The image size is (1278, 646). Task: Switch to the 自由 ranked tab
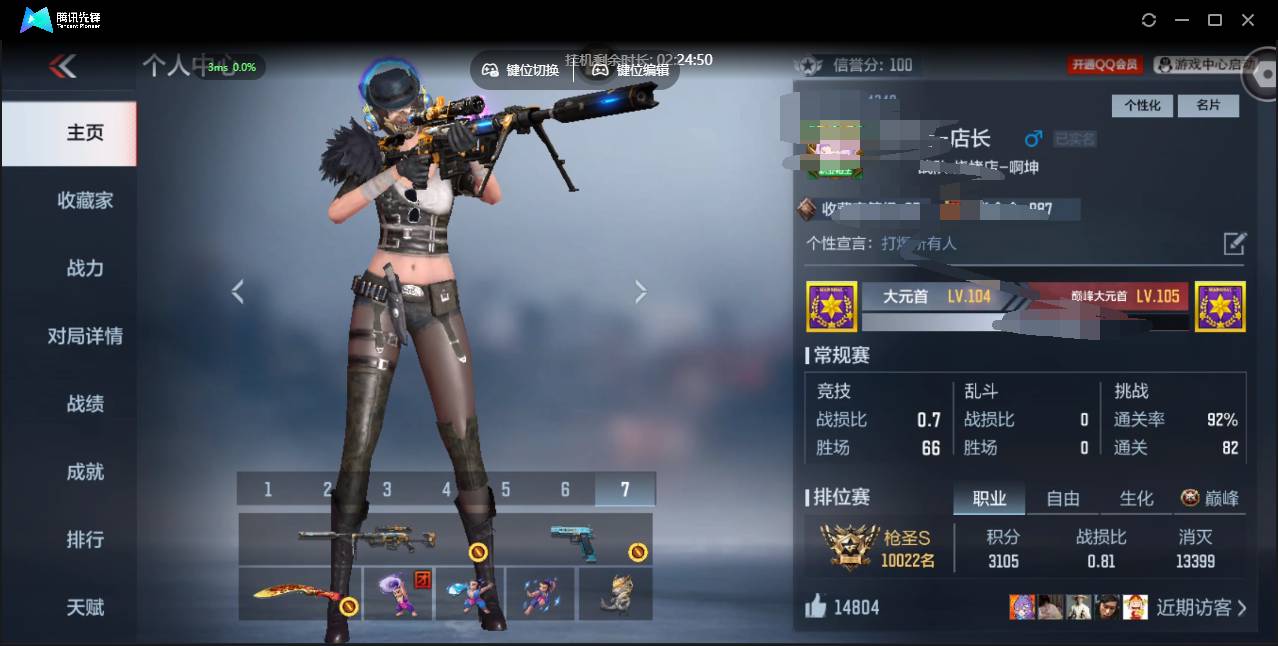pyautogui.click(x=1062, y=498)
